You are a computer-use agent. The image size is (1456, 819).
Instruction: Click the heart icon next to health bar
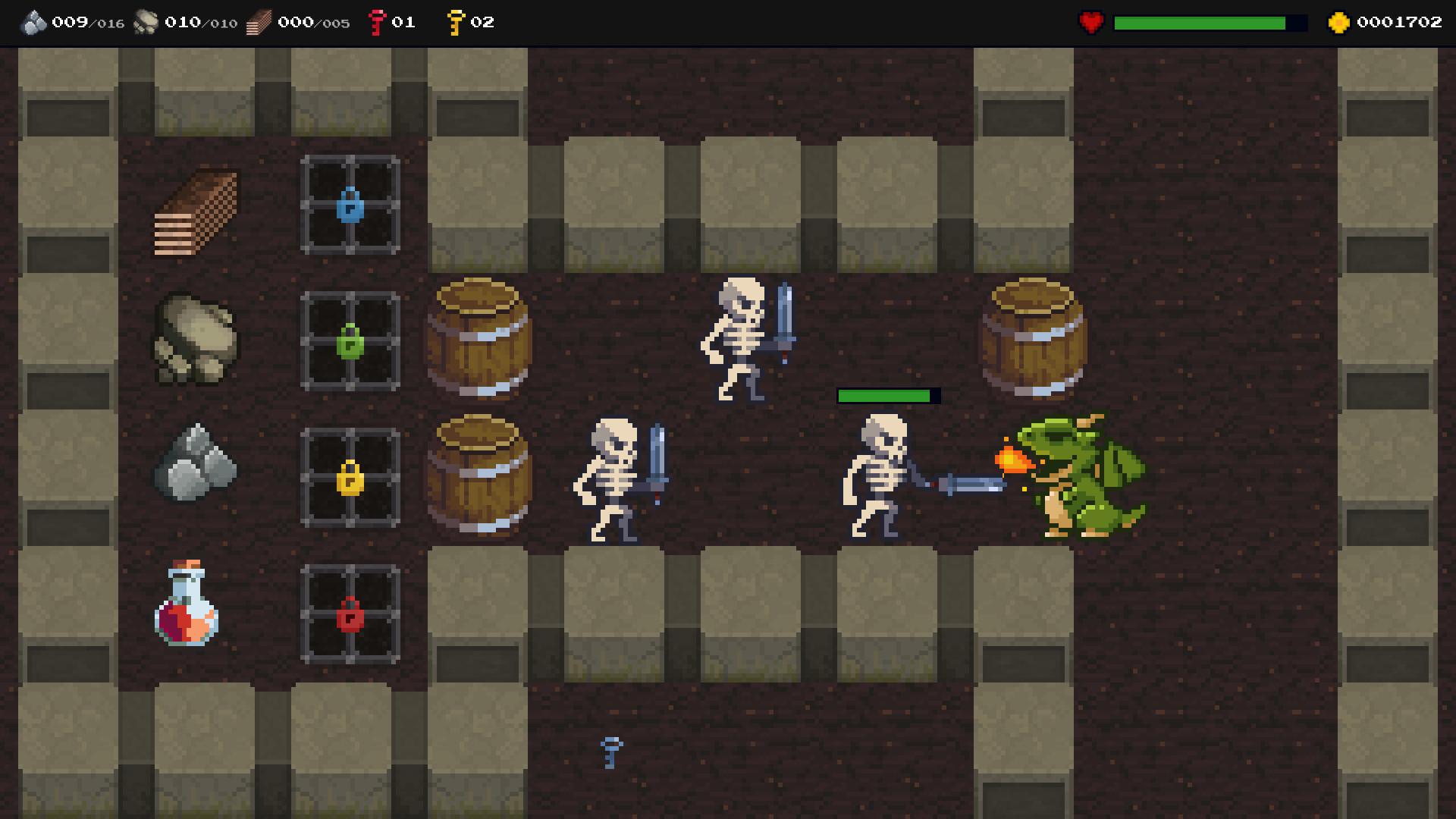tap(1090, 21)
